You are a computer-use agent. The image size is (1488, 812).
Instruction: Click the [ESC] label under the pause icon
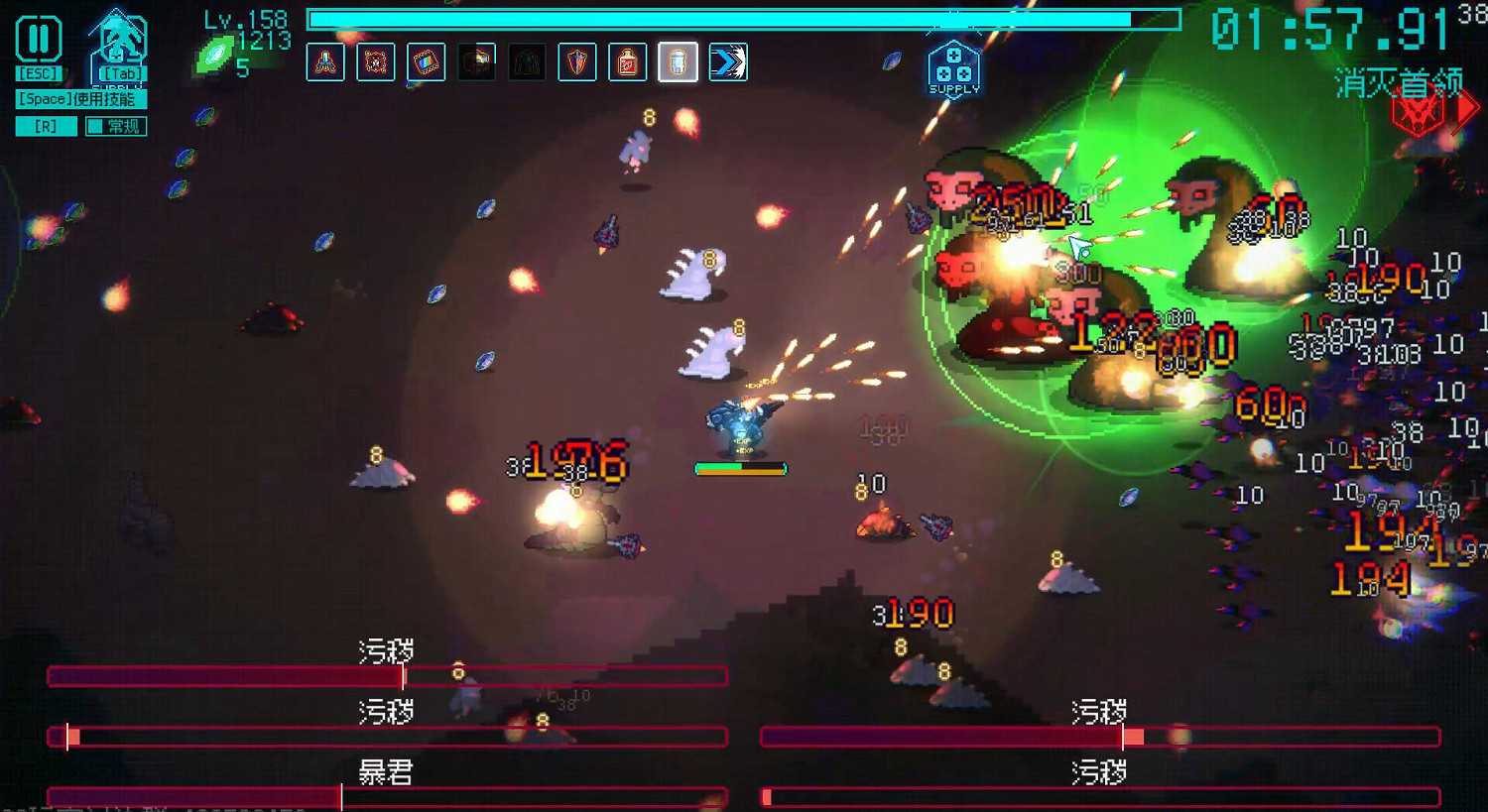tap(38, 71)
